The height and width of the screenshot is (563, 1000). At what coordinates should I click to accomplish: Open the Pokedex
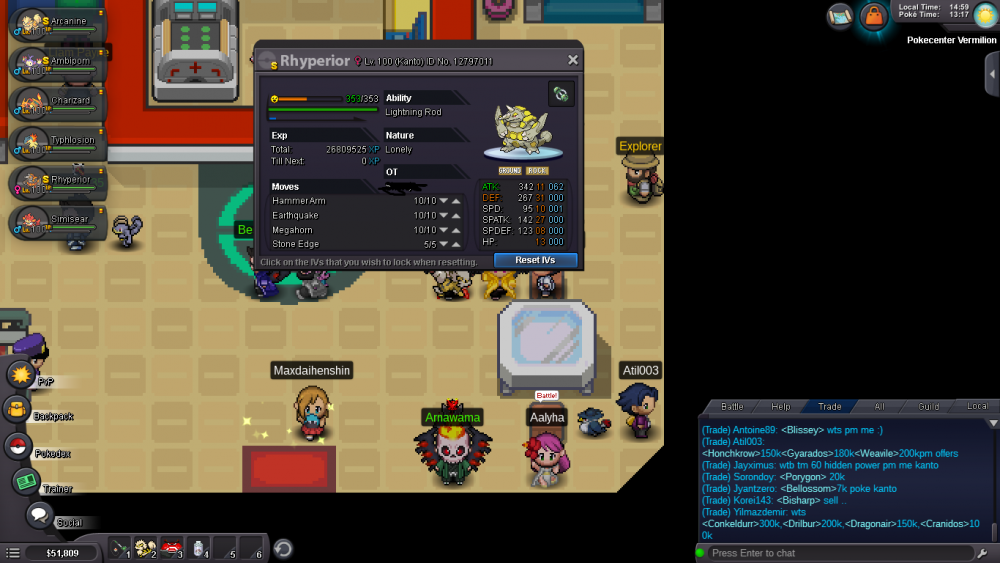(20, 446)
